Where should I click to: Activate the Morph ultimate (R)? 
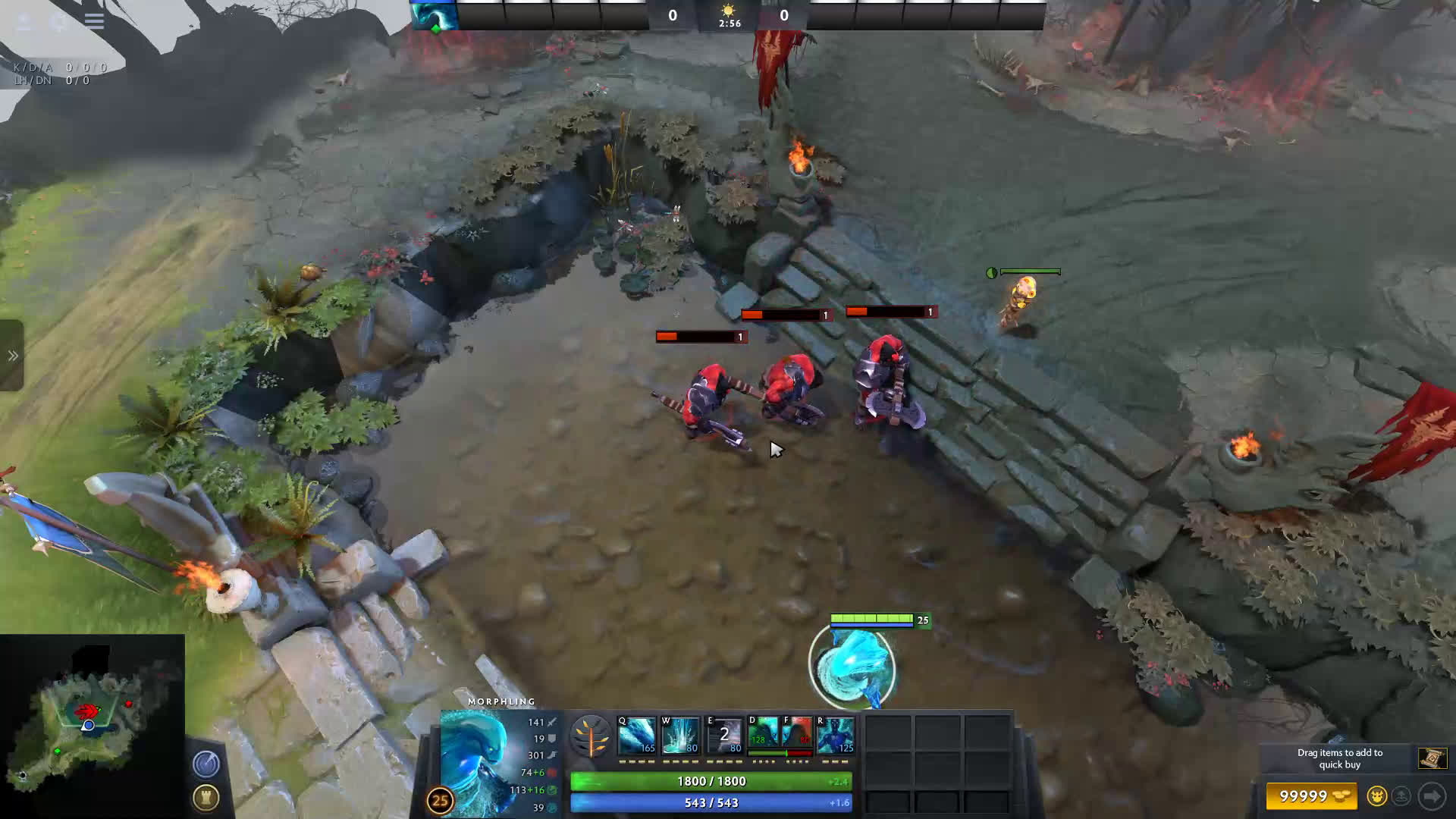point(836,735)
